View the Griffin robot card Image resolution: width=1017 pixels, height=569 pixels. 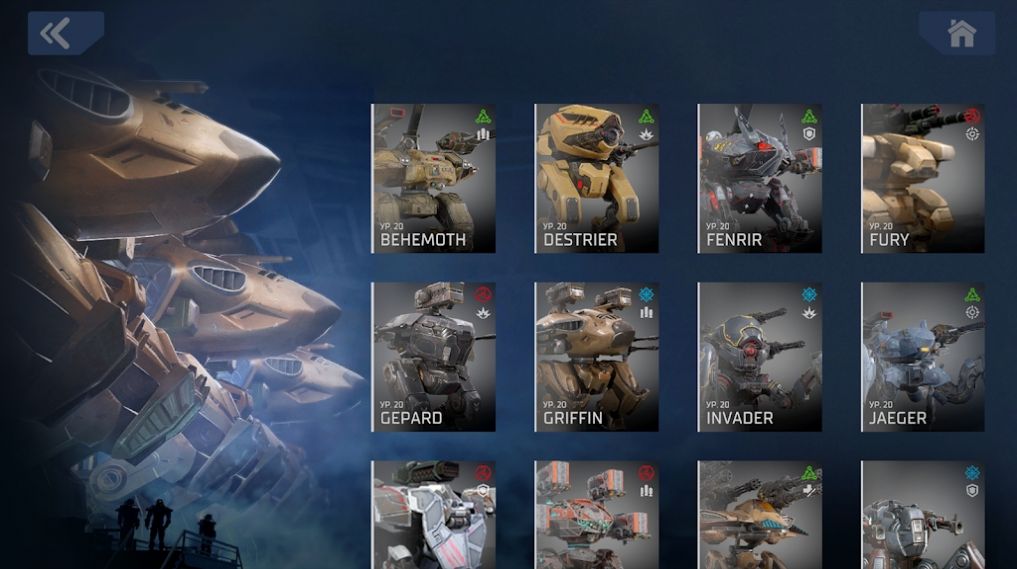[596, 356]
